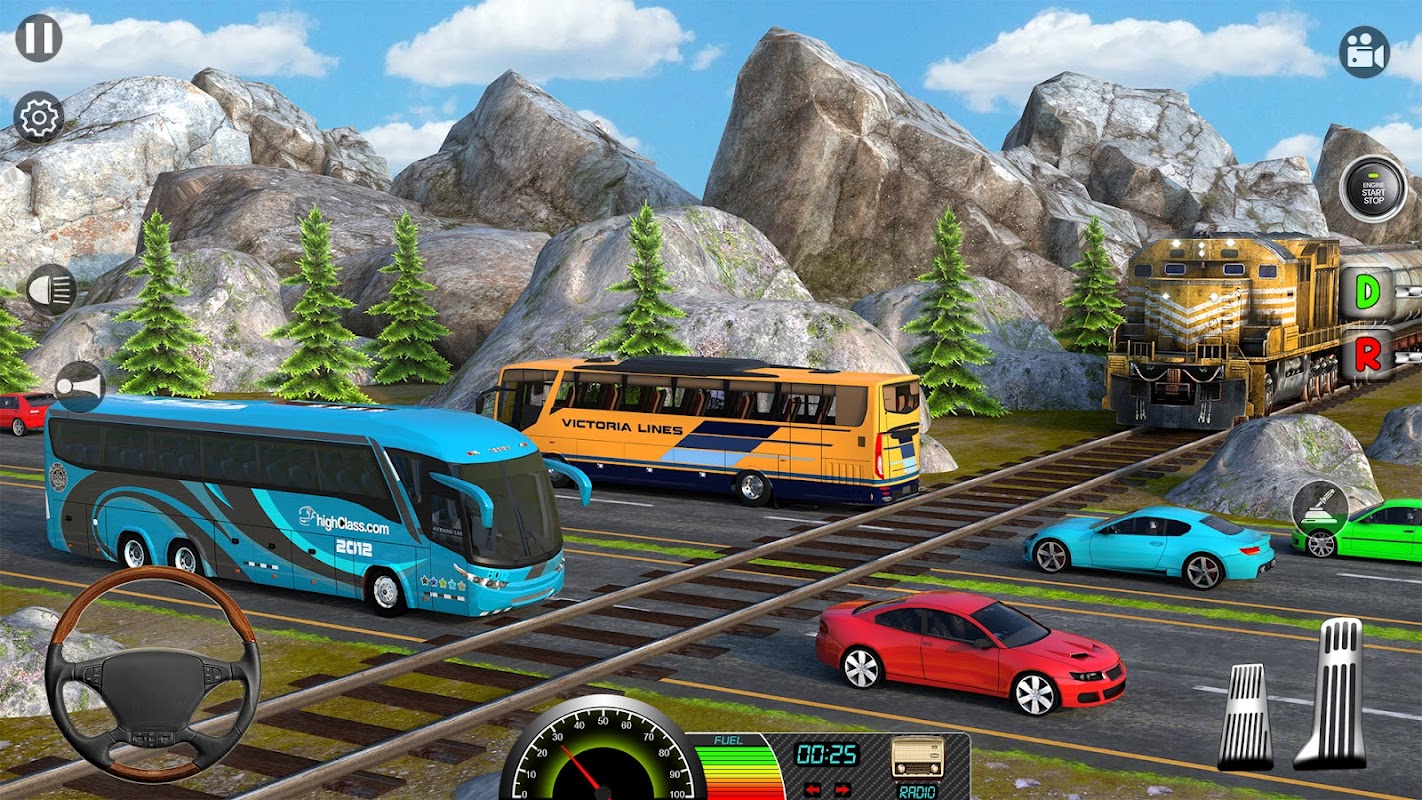
Task: Tap the Engine Start Stop button
Action: pos(1373,188)
